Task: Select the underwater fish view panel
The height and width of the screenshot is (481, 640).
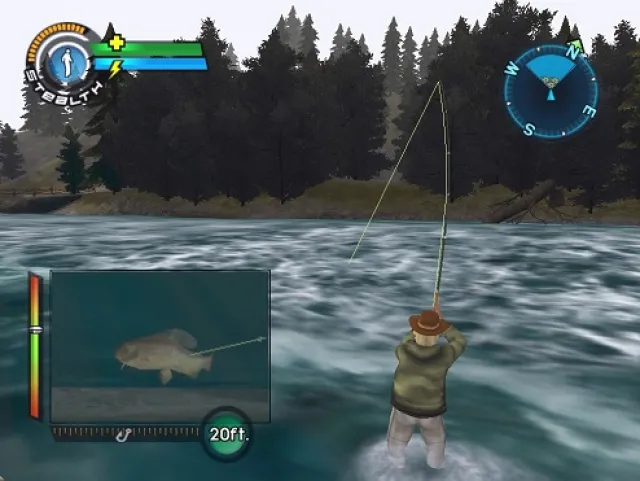Action: [x=160, y=345]
